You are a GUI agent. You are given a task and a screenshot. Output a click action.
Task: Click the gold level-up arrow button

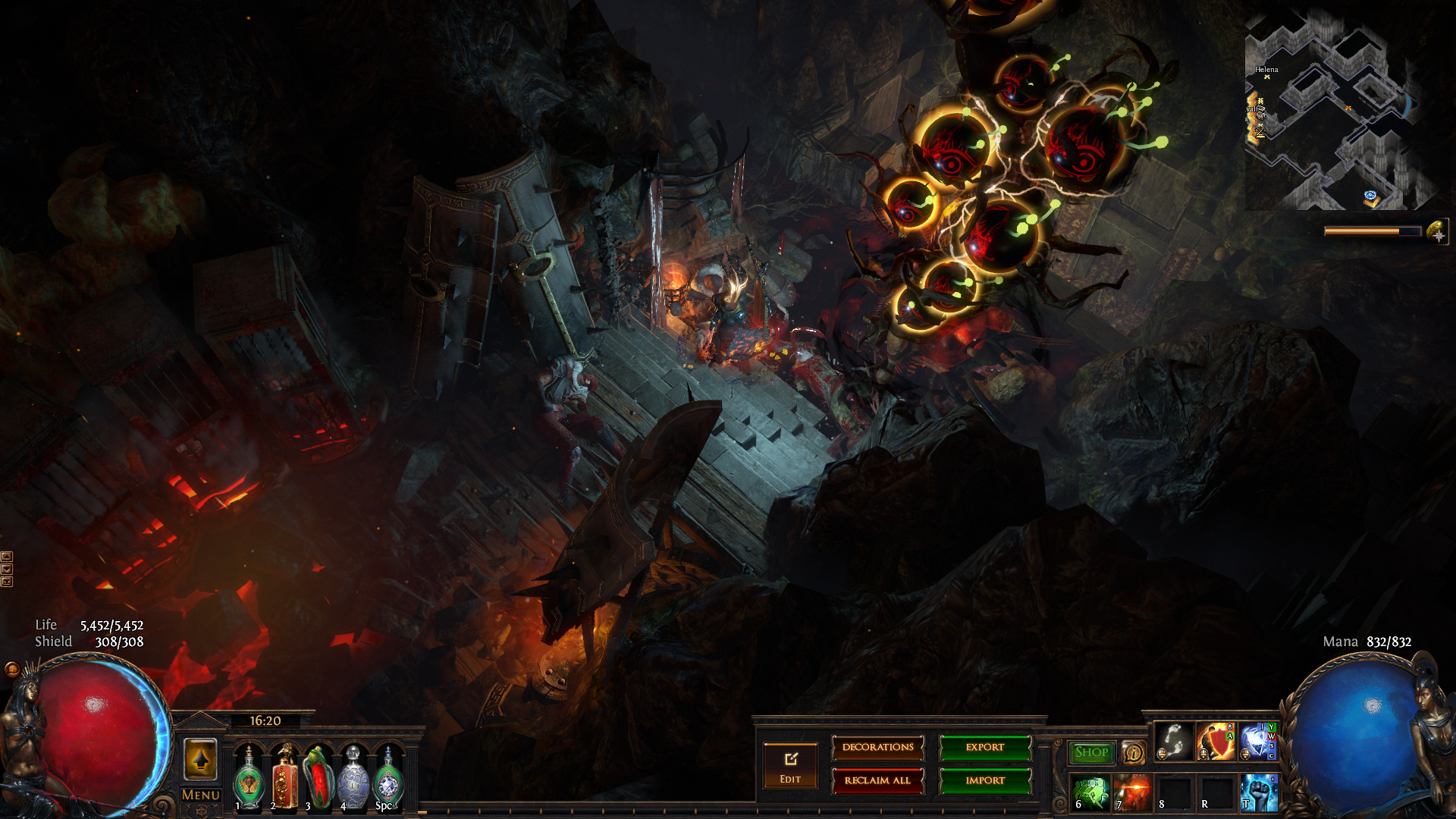[x=201, y=759]
